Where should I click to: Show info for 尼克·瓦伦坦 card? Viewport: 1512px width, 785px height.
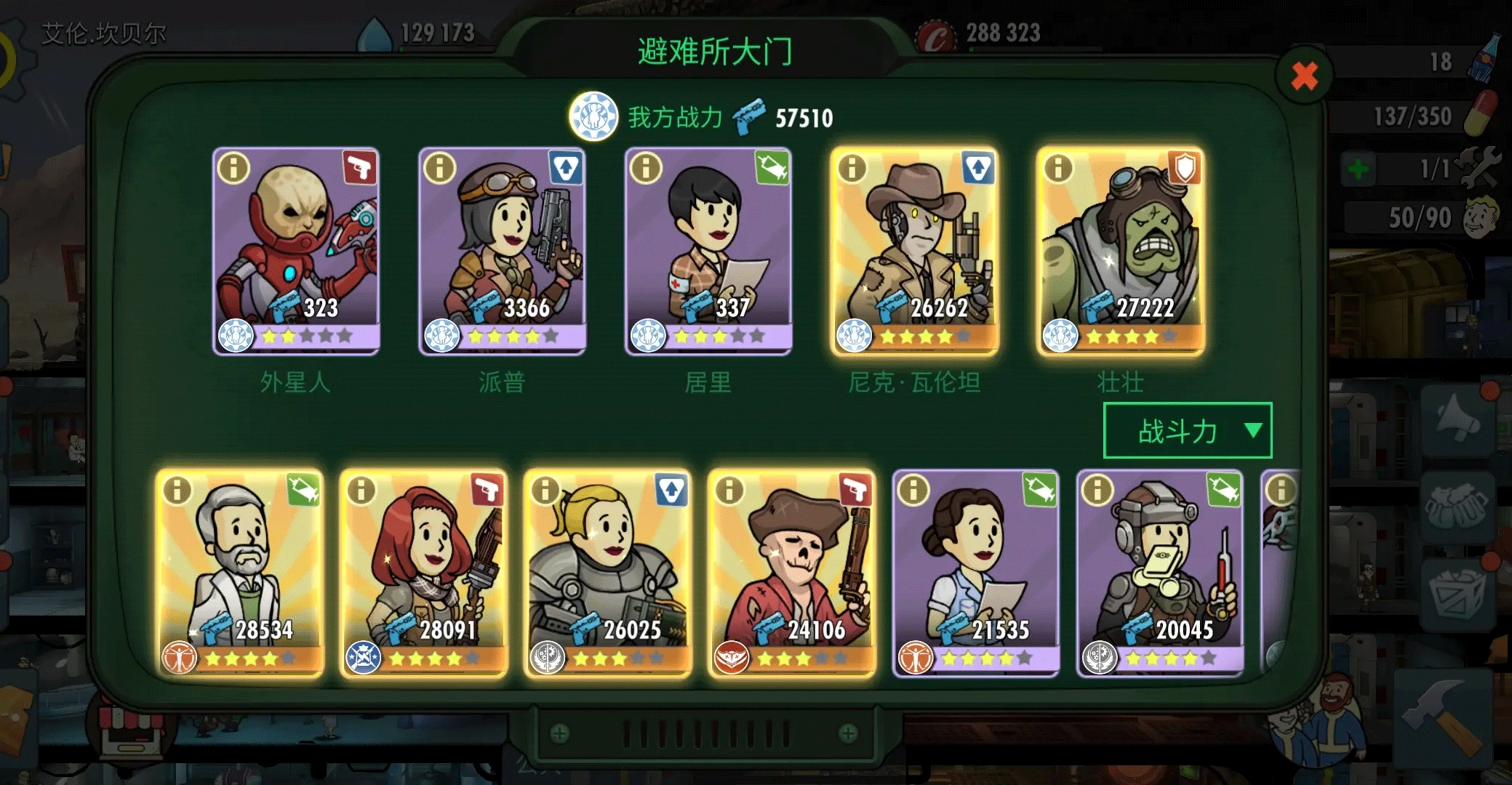(852, 168)
